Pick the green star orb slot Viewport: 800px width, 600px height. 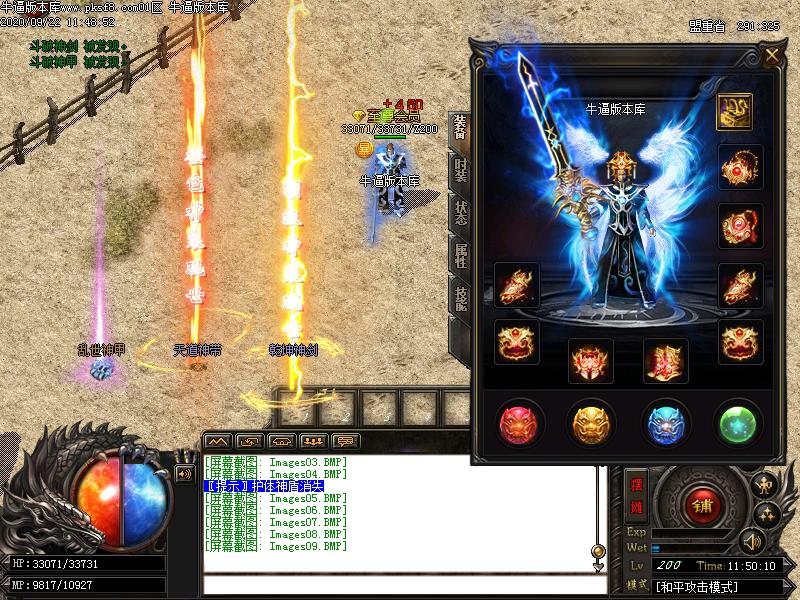pyautogui.click(x=741, y=424)
